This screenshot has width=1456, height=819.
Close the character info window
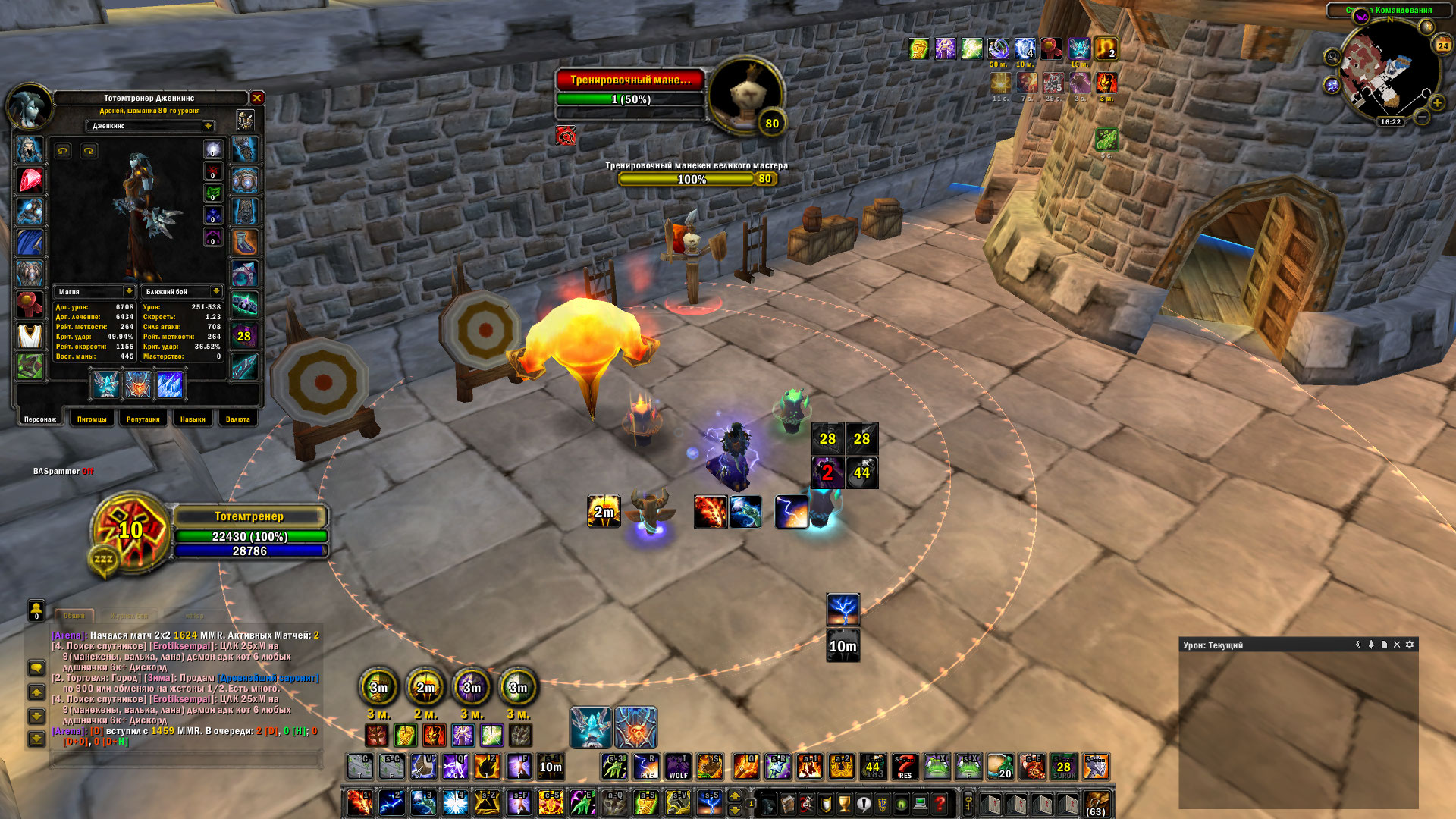coord(257,98)
